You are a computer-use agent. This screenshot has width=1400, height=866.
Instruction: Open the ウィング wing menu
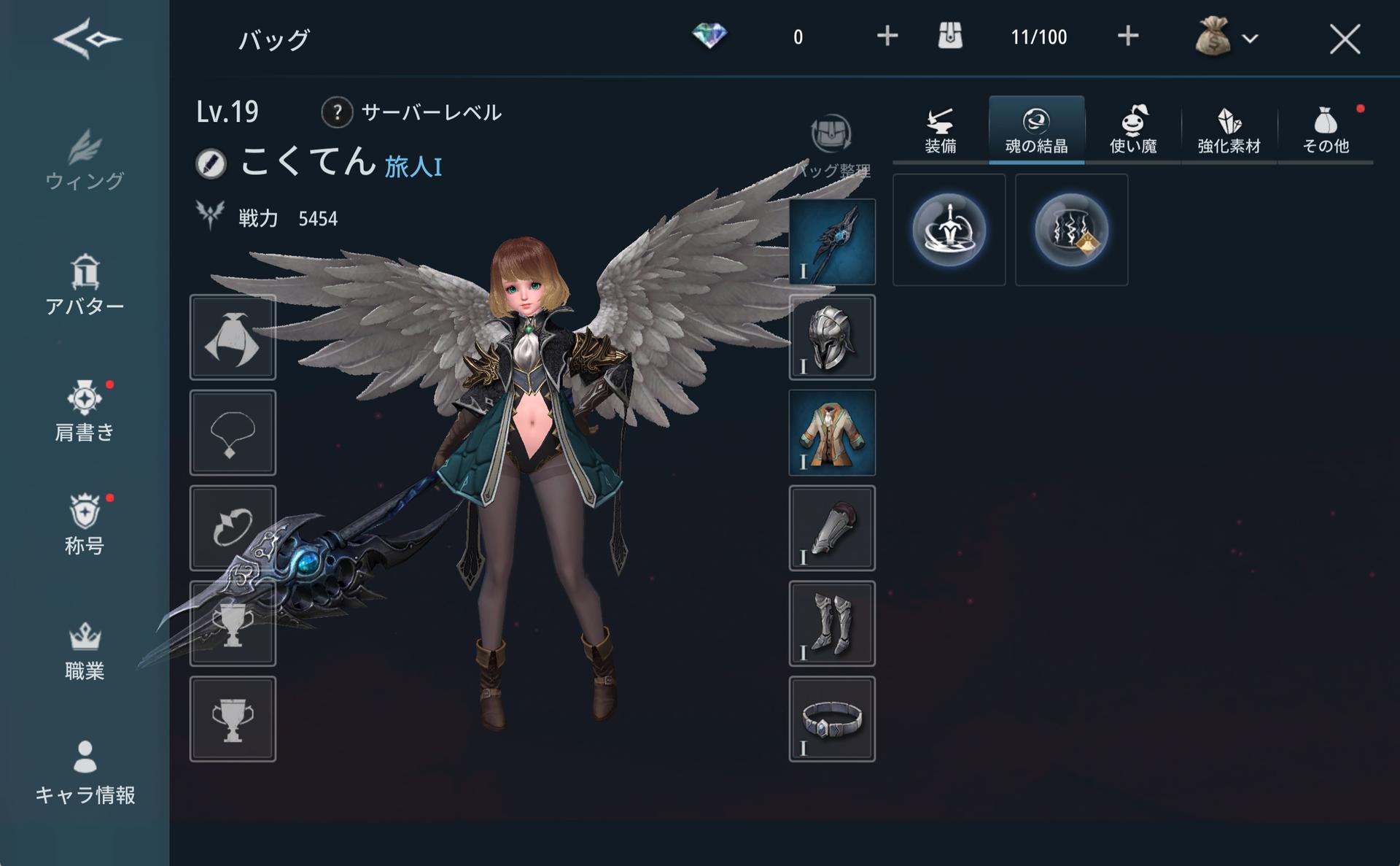[x=85, y=160]
